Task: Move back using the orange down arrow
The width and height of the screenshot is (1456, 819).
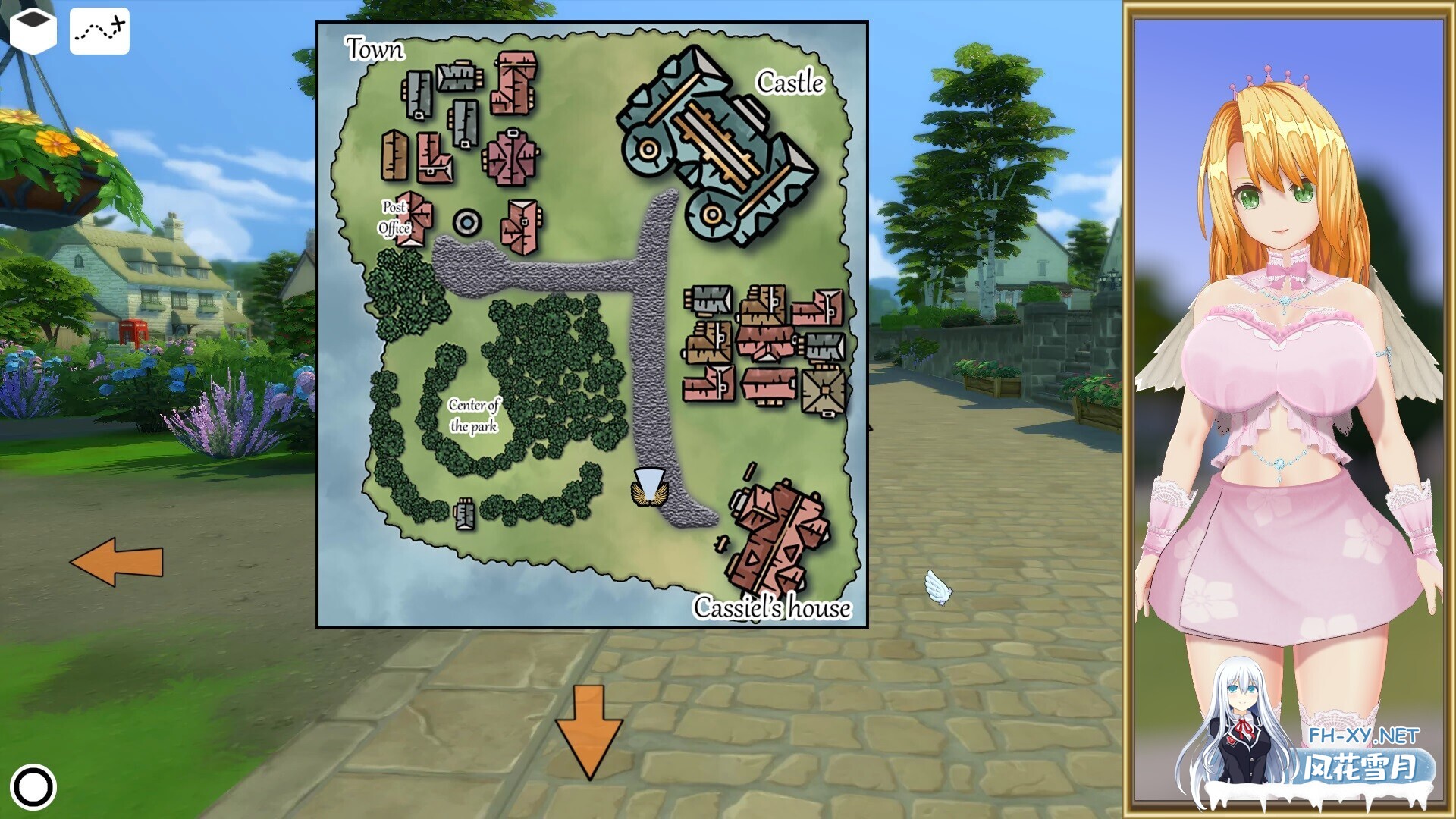Action: click(x=588, y=730)
